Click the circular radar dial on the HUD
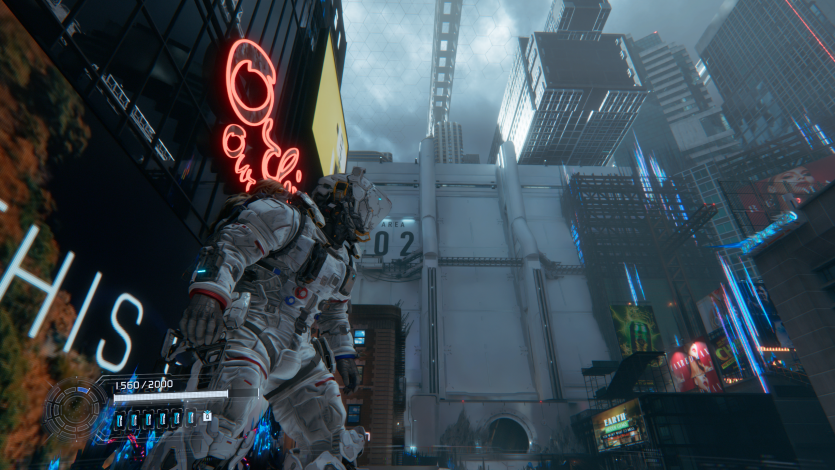The width and height of the screenshot is (835, 470). [x=73, y=409]
